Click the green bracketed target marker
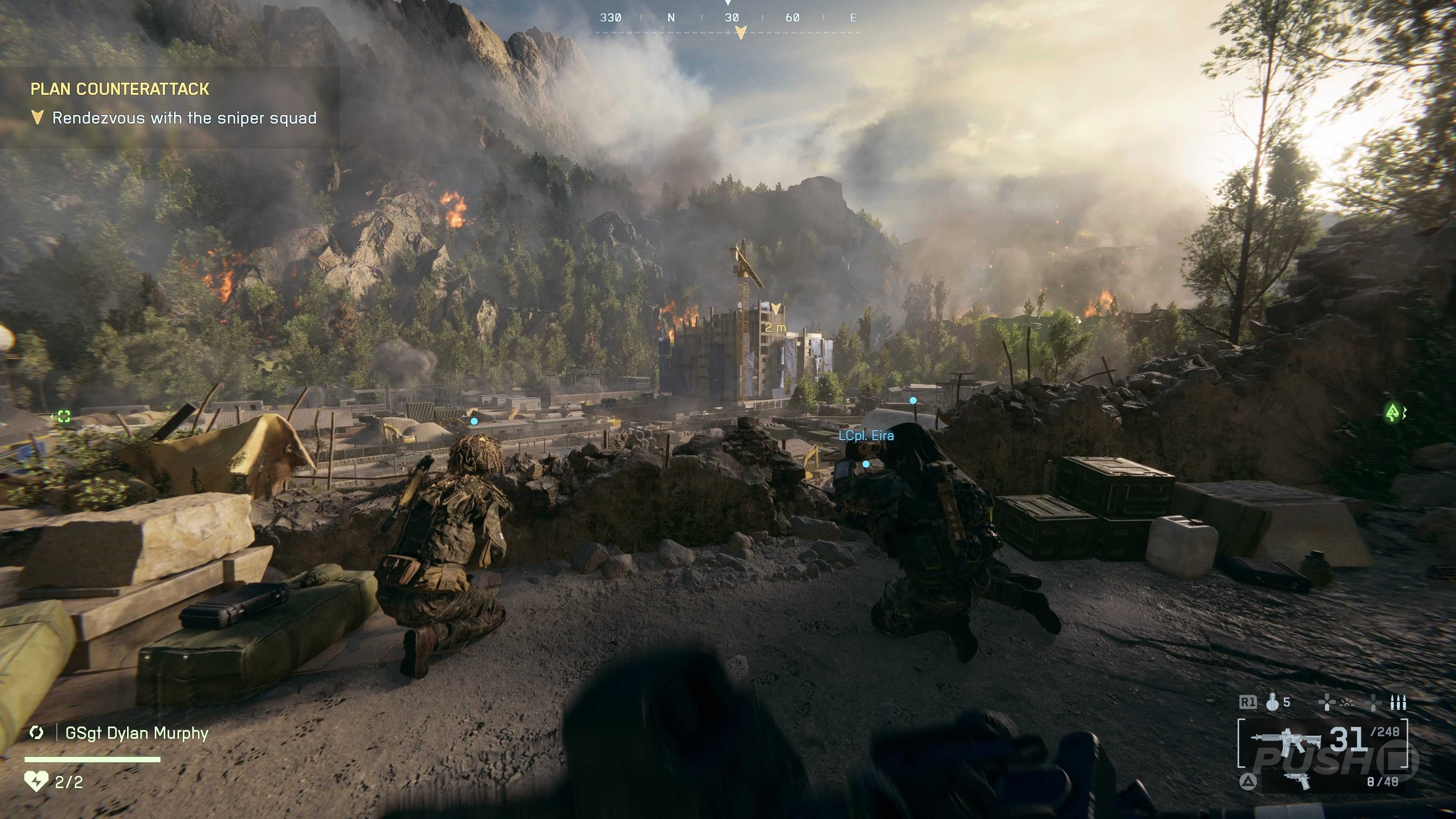1456x819 pixels. [64, 417]
